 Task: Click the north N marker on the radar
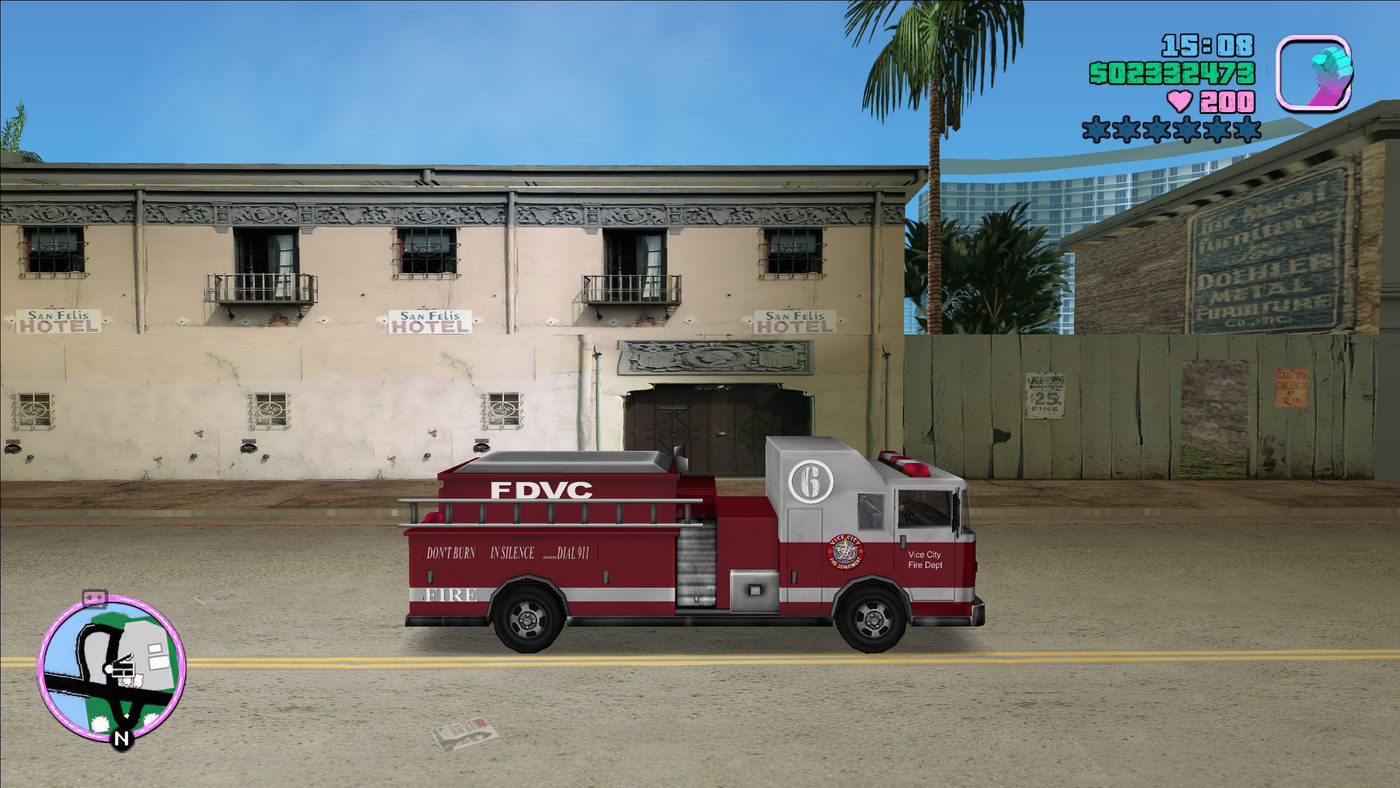pos(122,739)
